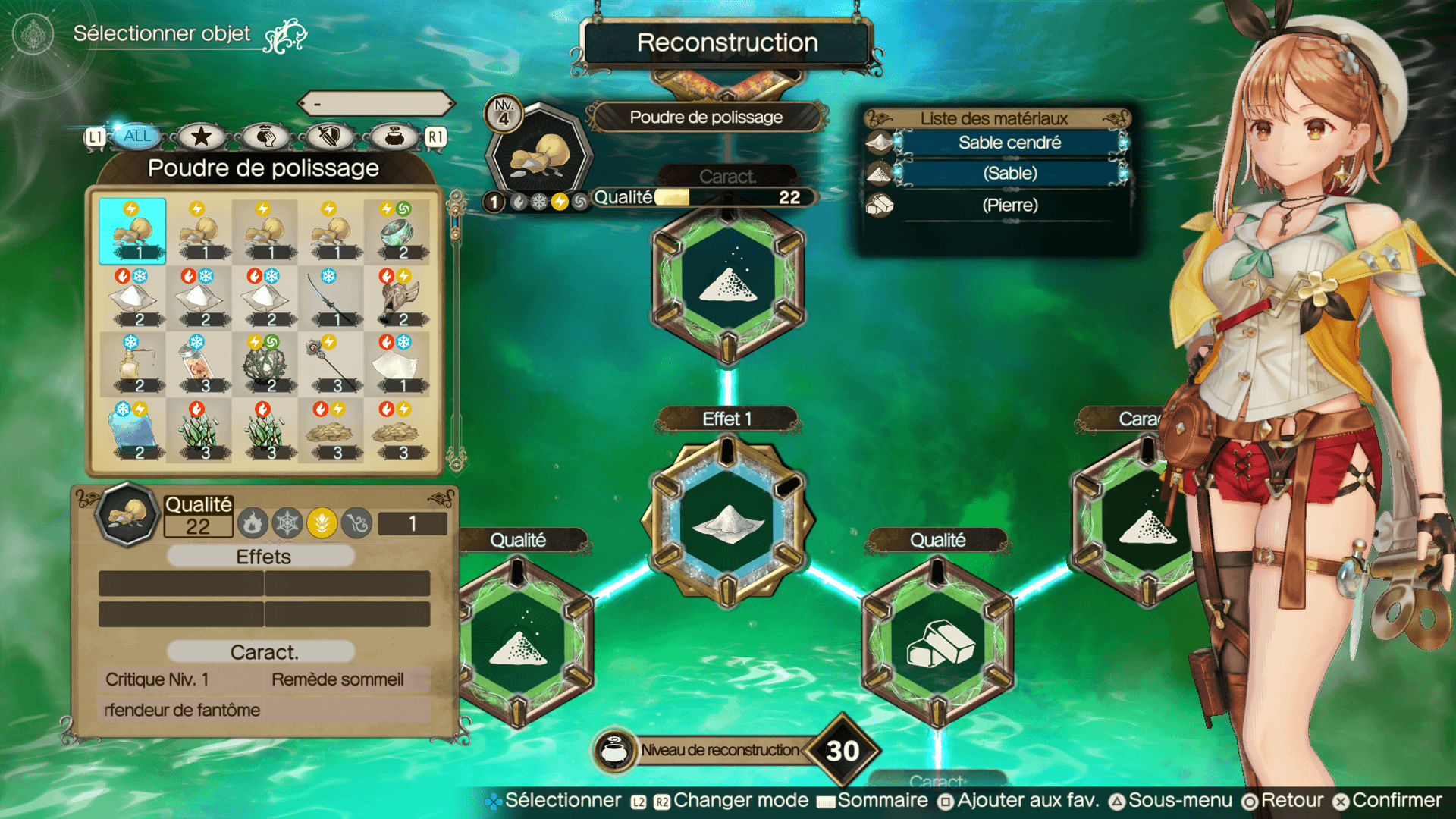Viewport: 1456px width, 819px height.
Task: Click the empty filter field above tabs
Action: (376, 103)
